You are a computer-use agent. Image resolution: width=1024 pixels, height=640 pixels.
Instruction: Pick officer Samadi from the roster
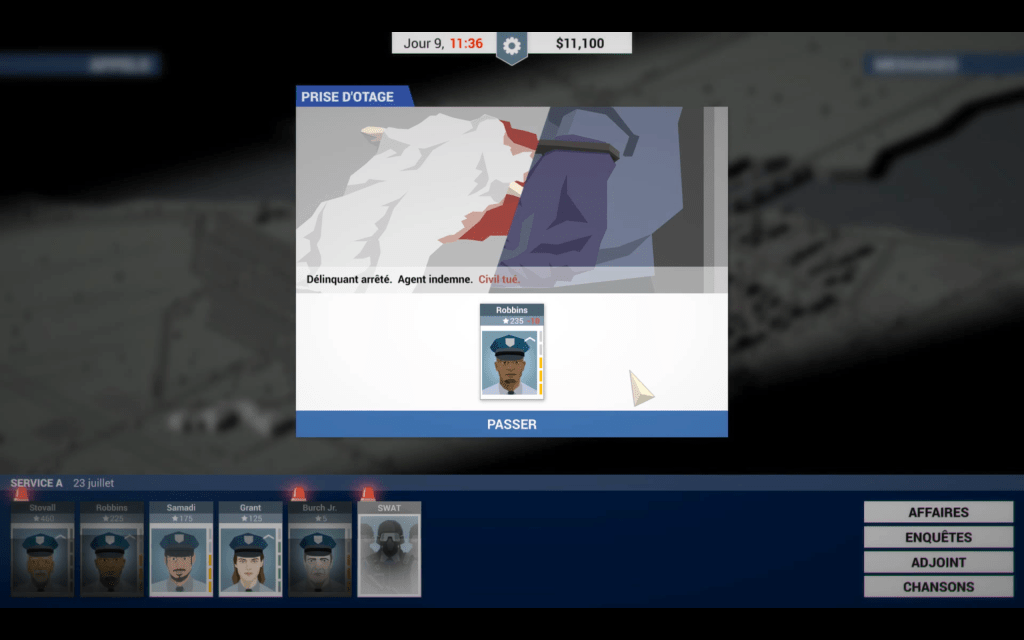click(x=181, y=549)
